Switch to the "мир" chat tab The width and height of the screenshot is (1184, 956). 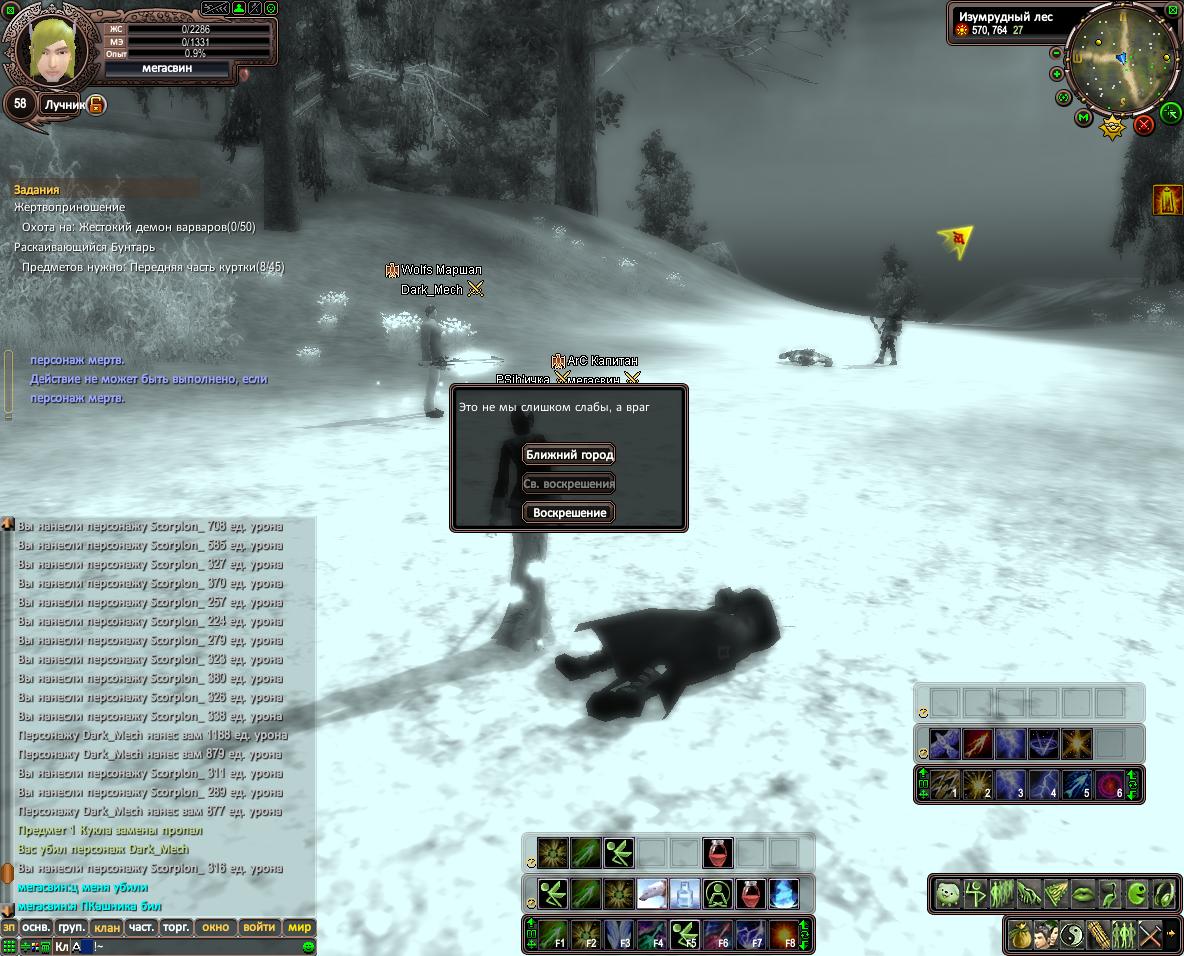pyautogui.click(x=299, y=927)
